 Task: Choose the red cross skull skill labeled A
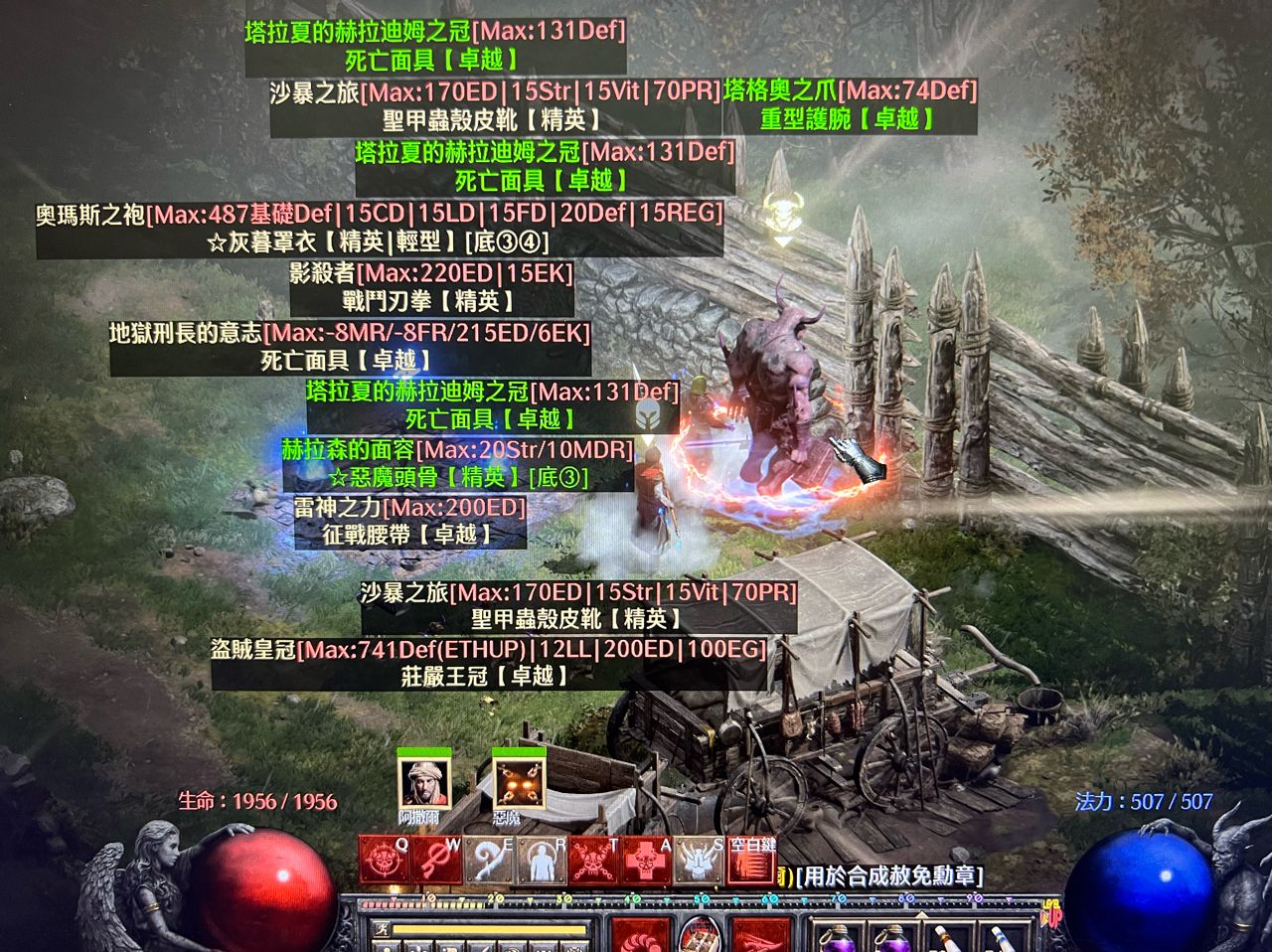coord(647,862)
